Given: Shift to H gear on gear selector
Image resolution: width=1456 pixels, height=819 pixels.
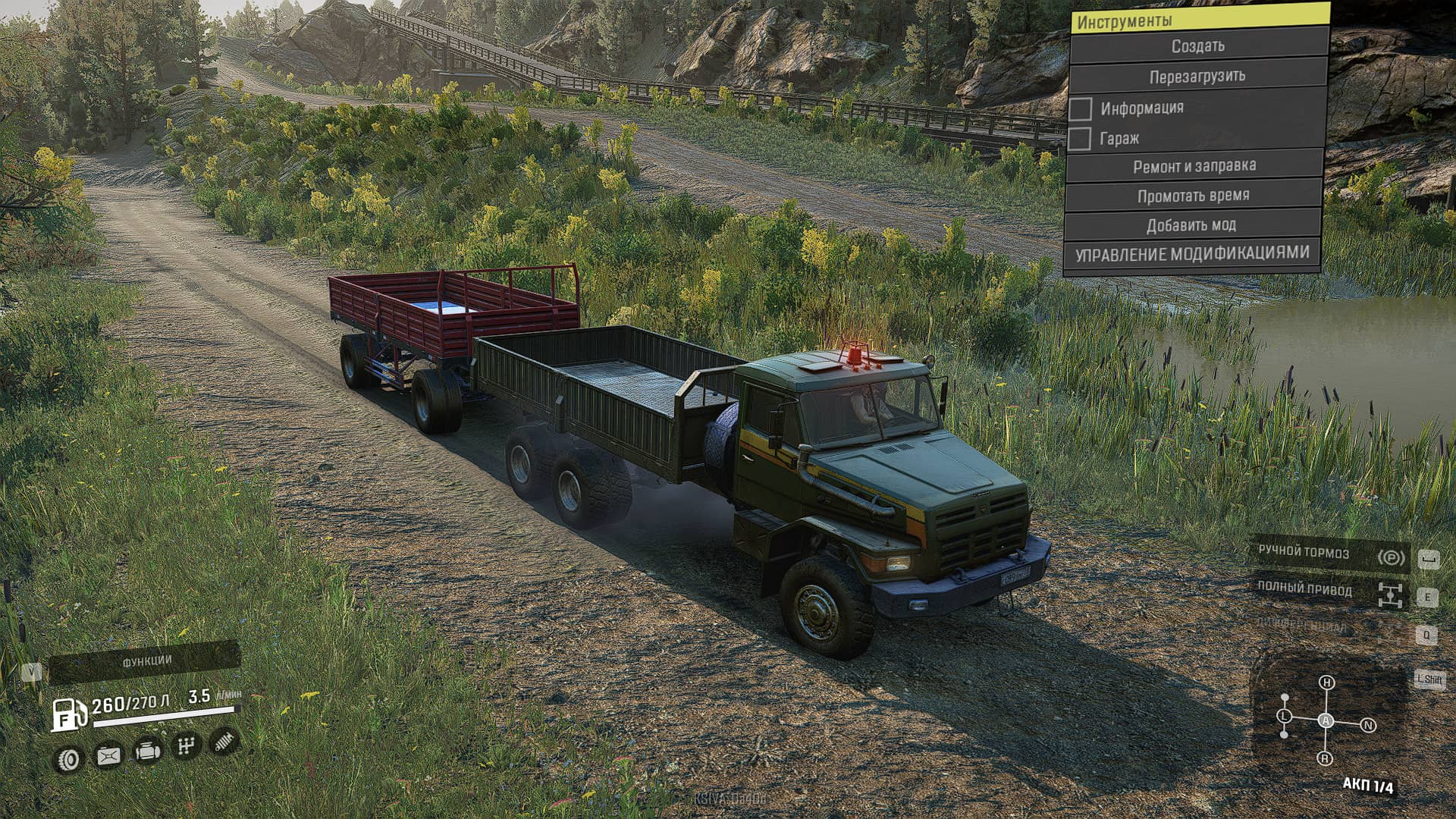Looking at the screenshot, I should (x=1326, y=682).
